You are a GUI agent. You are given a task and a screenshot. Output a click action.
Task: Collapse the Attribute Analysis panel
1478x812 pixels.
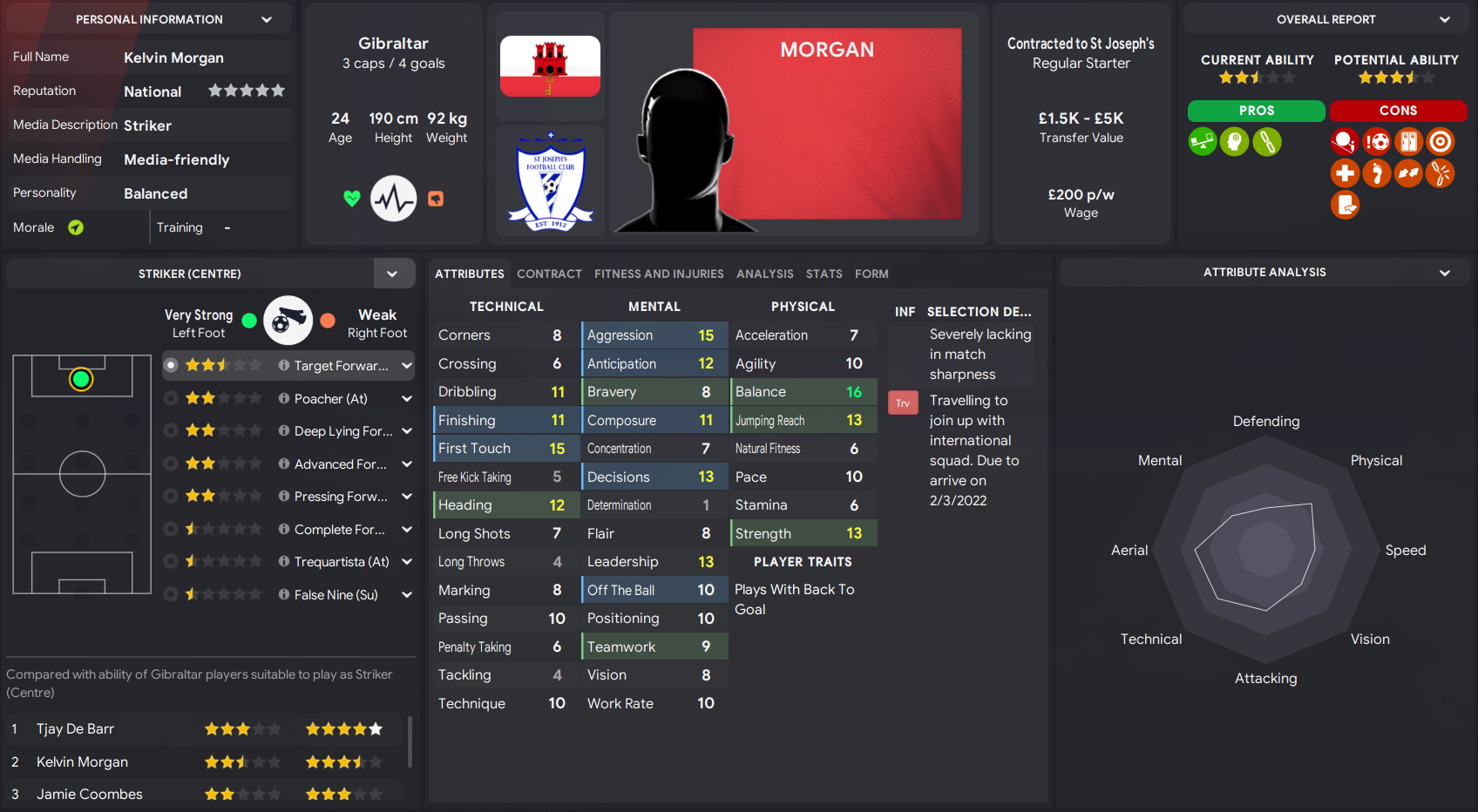tap(1445, 271)
